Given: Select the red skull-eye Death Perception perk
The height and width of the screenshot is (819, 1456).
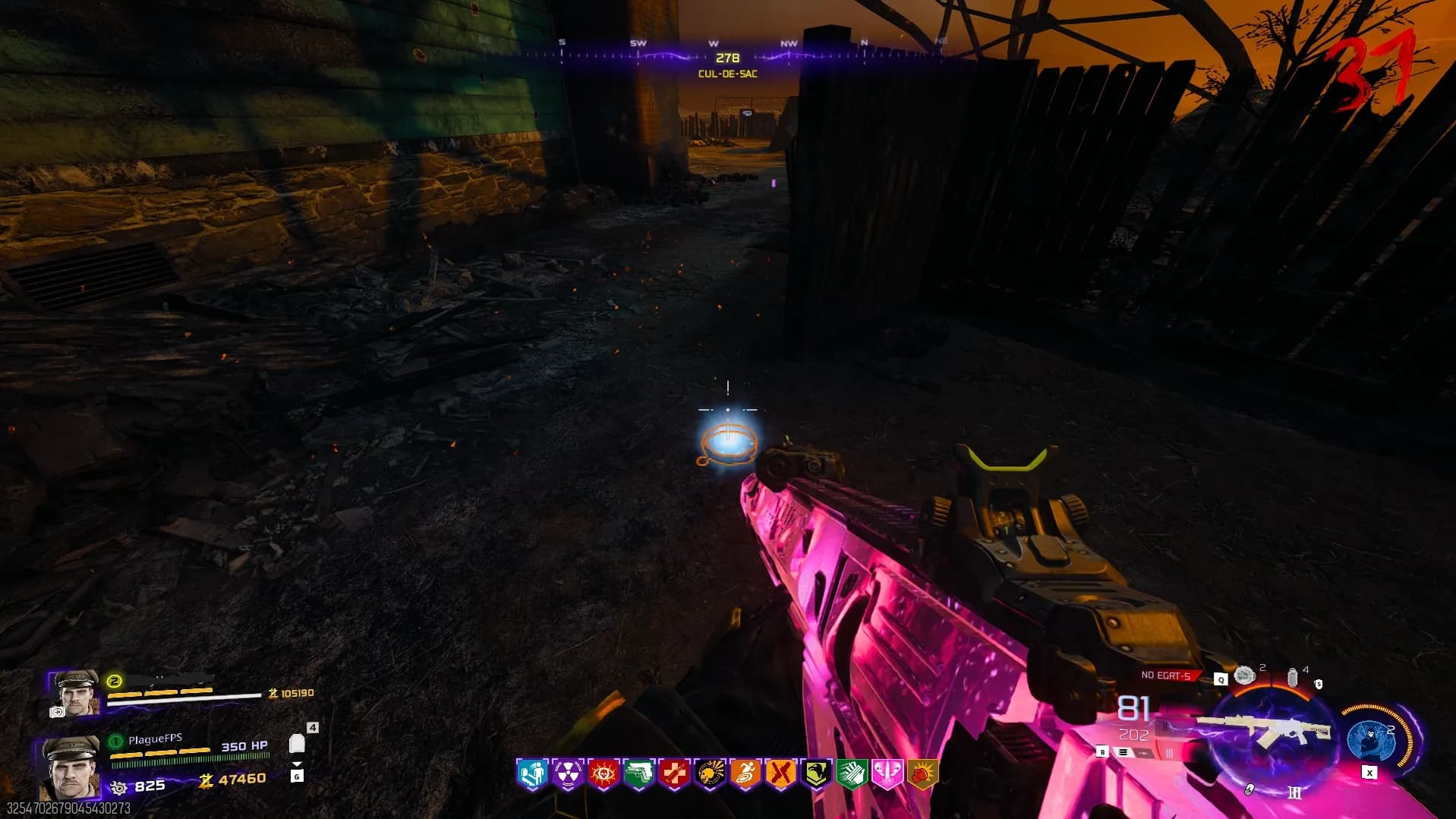Looking at the screenshot, I should coord(604,774).
